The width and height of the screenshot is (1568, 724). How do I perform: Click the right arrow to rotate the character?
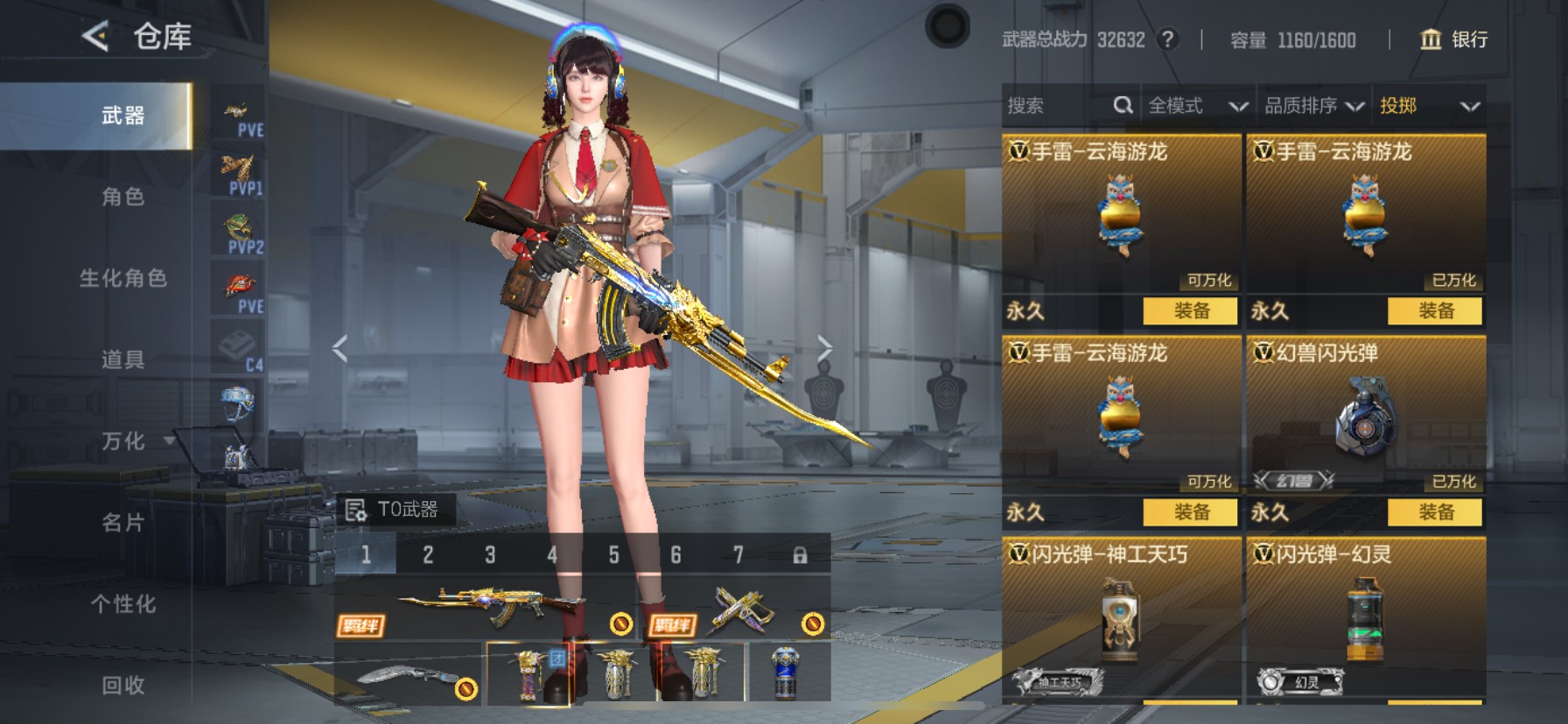825,347
